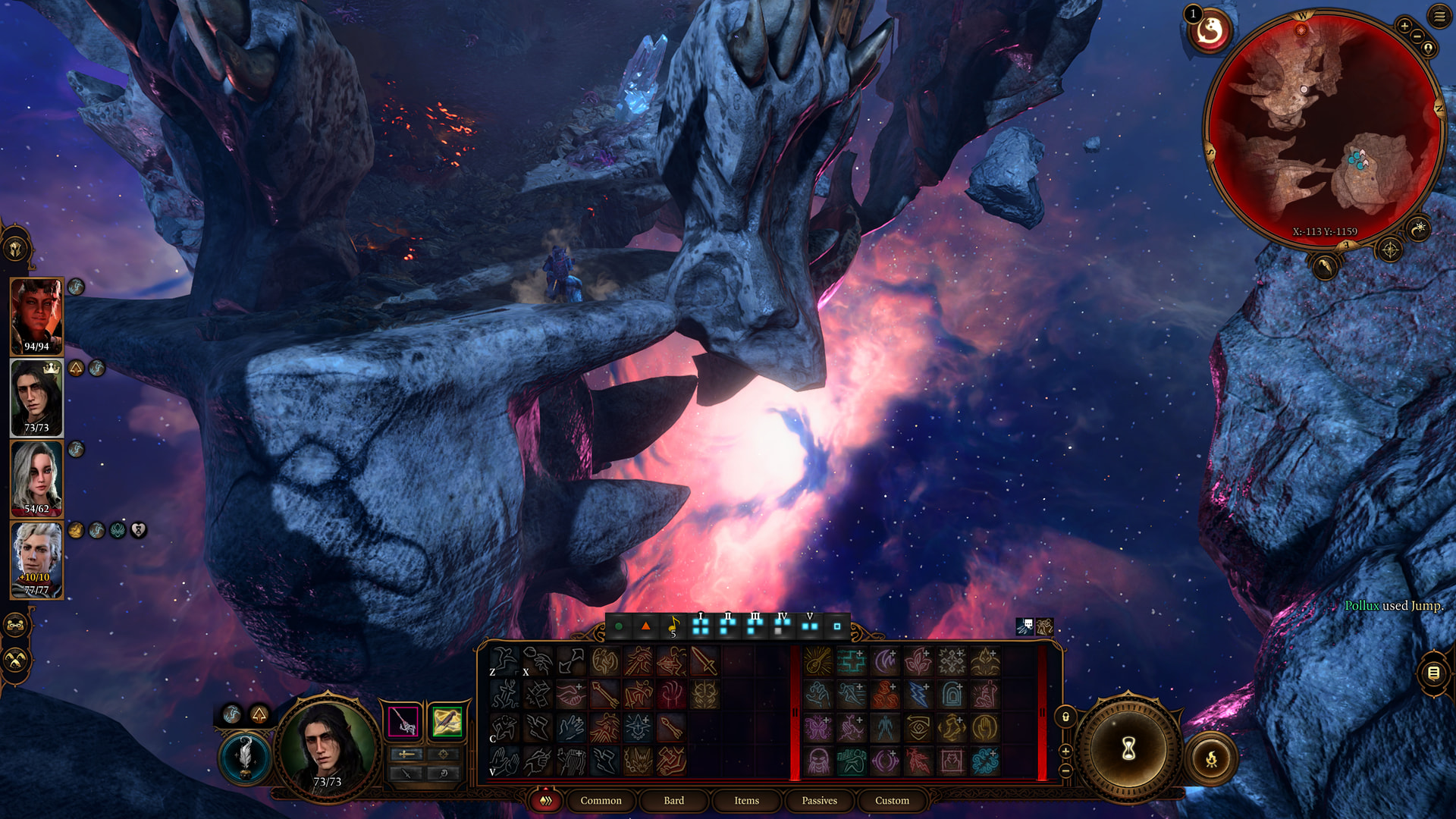The height and width of the screenshot is (819, 1456).
Task: Select the equipped ranged weapon slot
Action: pos(447,720)
